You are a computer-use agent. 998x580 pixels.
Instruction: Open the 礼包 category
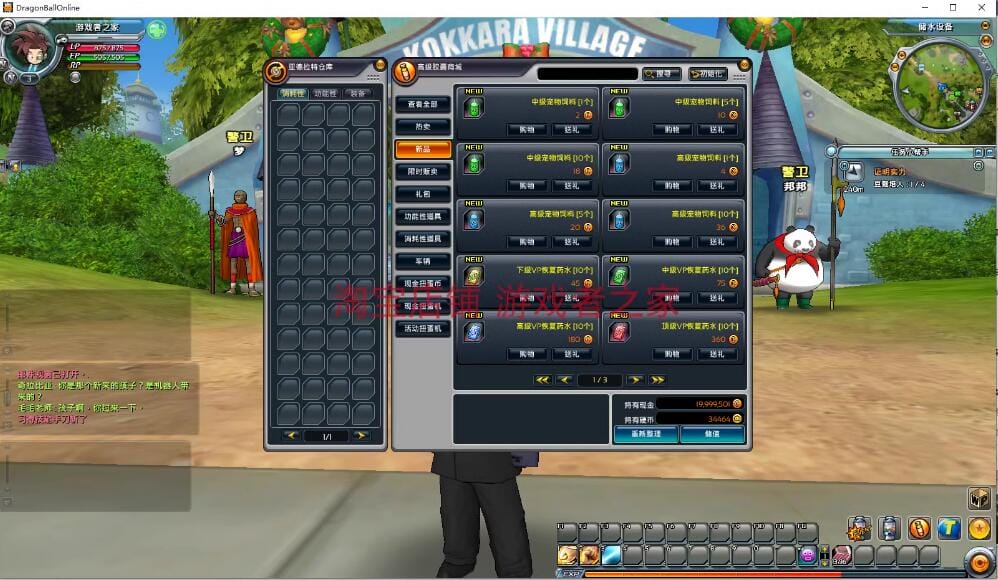click(422, 194)
